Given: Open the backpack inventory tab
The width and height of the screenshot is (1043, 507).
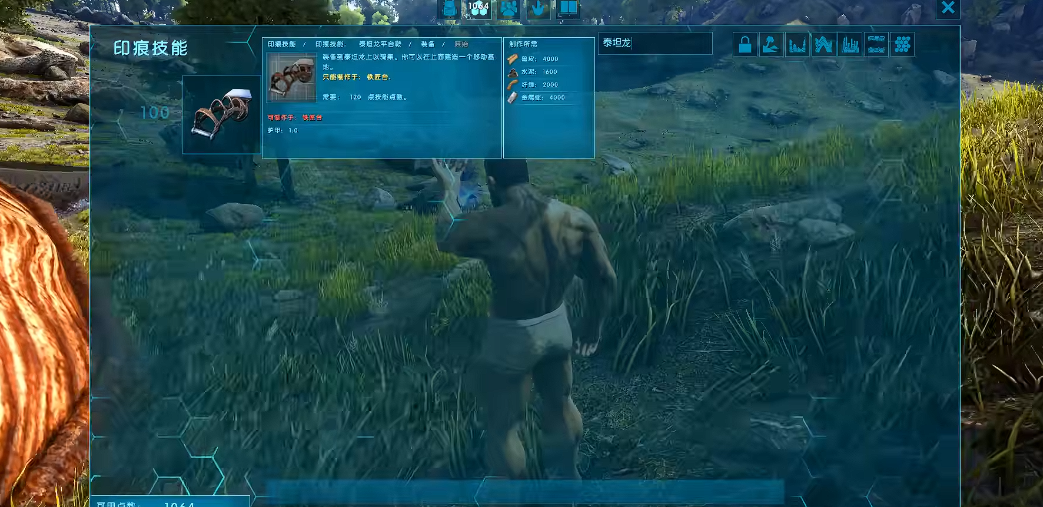Looking at the screenshot, I should [449, 8].
